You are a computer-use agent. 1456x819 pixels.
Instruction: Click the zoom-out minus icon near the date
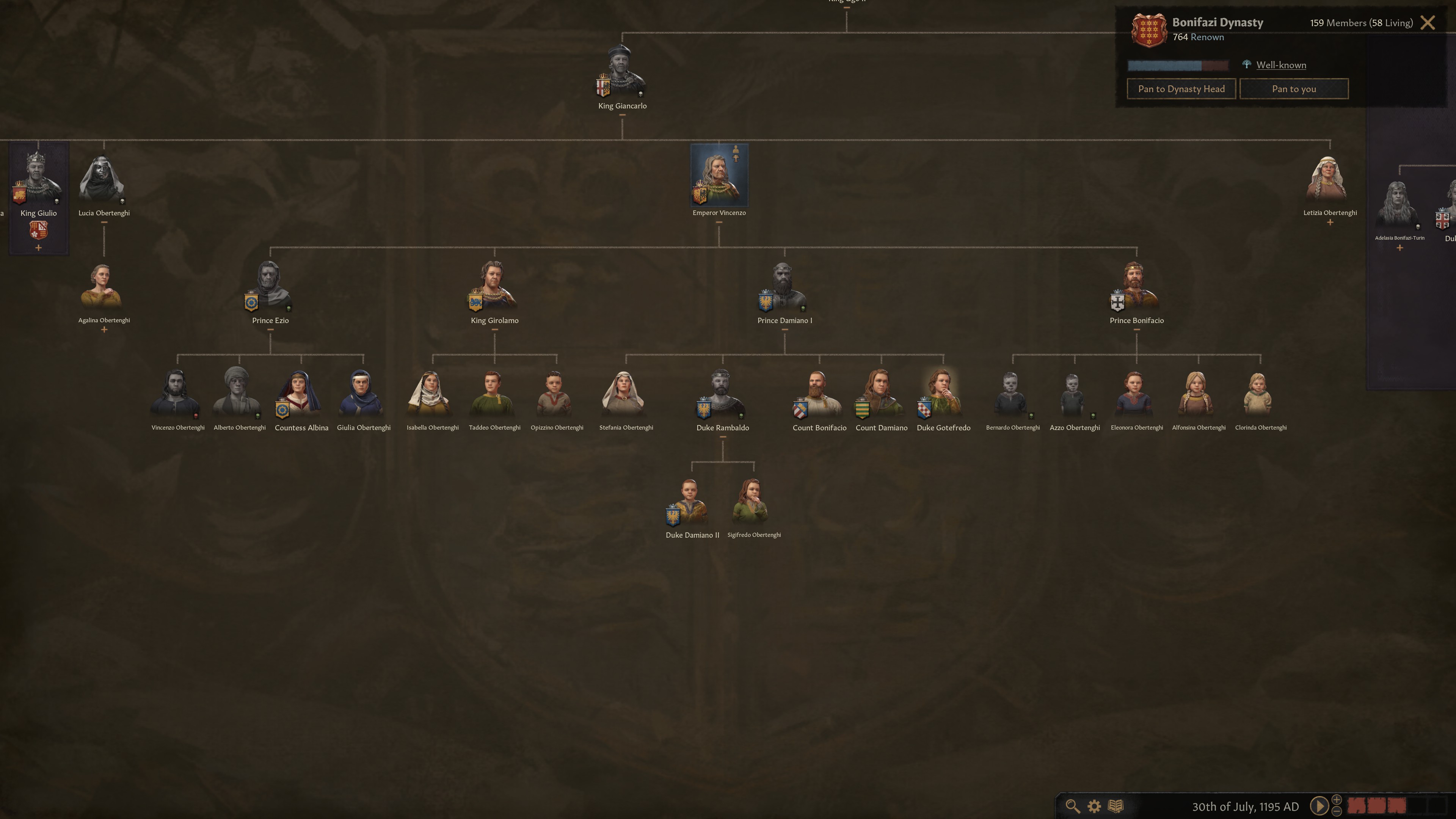(x=1337, y=812)
